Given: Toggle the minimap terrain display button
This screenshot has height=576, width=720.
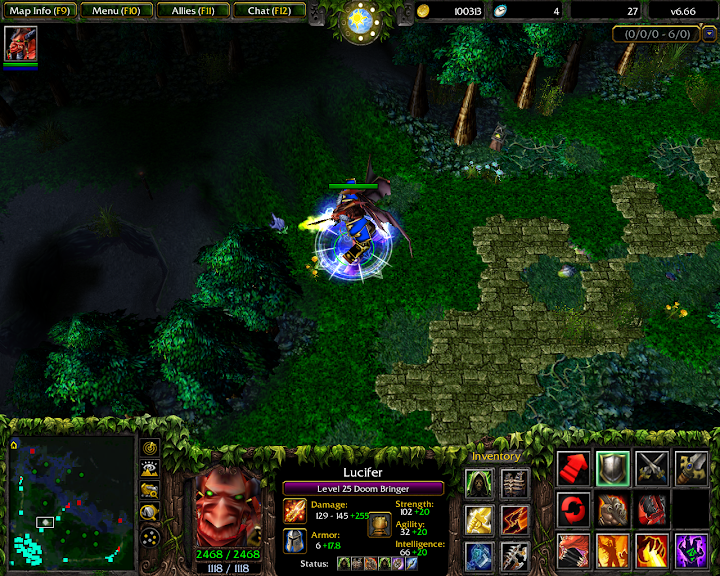Looking at the screenshot, I should [x=151, y=468].
